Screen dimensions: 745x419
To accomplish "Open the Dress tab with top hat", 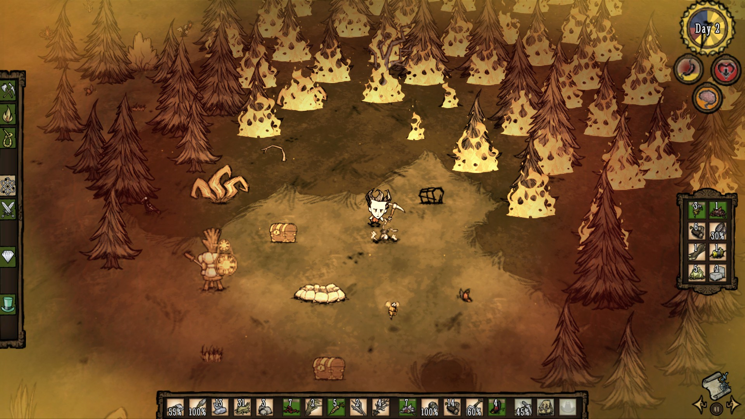I will pyautogui.click(x=8, y=304).
